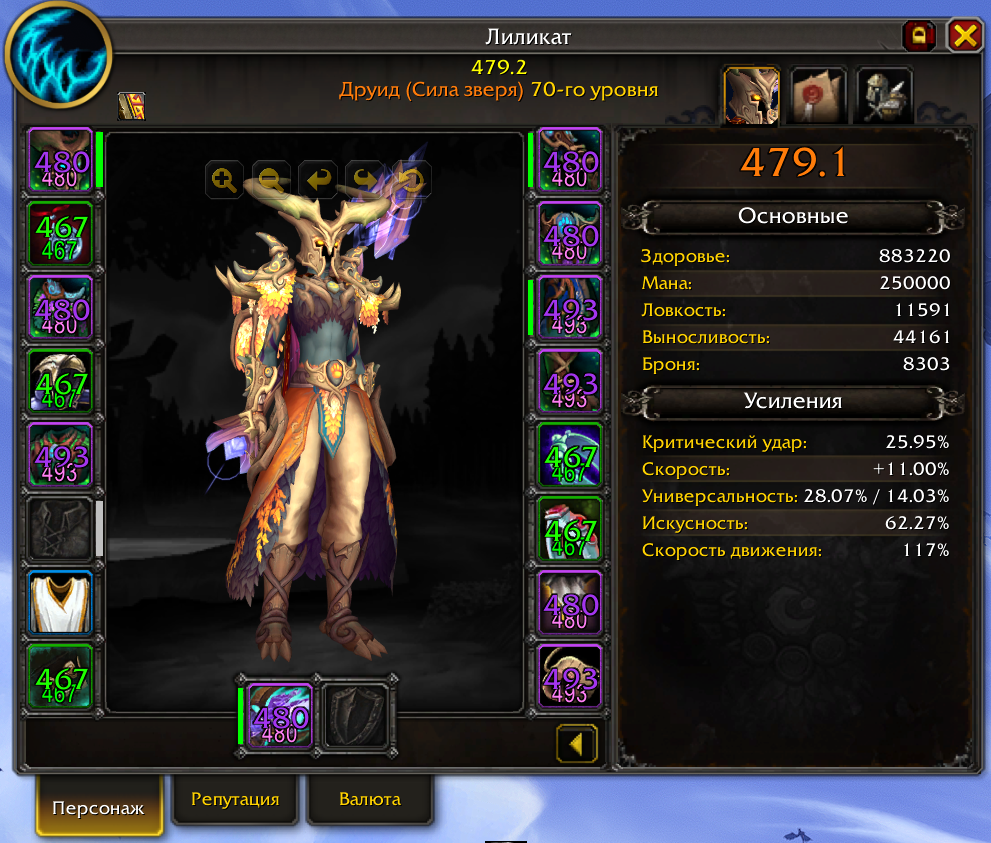This screenshot has width=991, height=843.
Task: Click the empty off-hand shield slot
Action: coord(356,715)
